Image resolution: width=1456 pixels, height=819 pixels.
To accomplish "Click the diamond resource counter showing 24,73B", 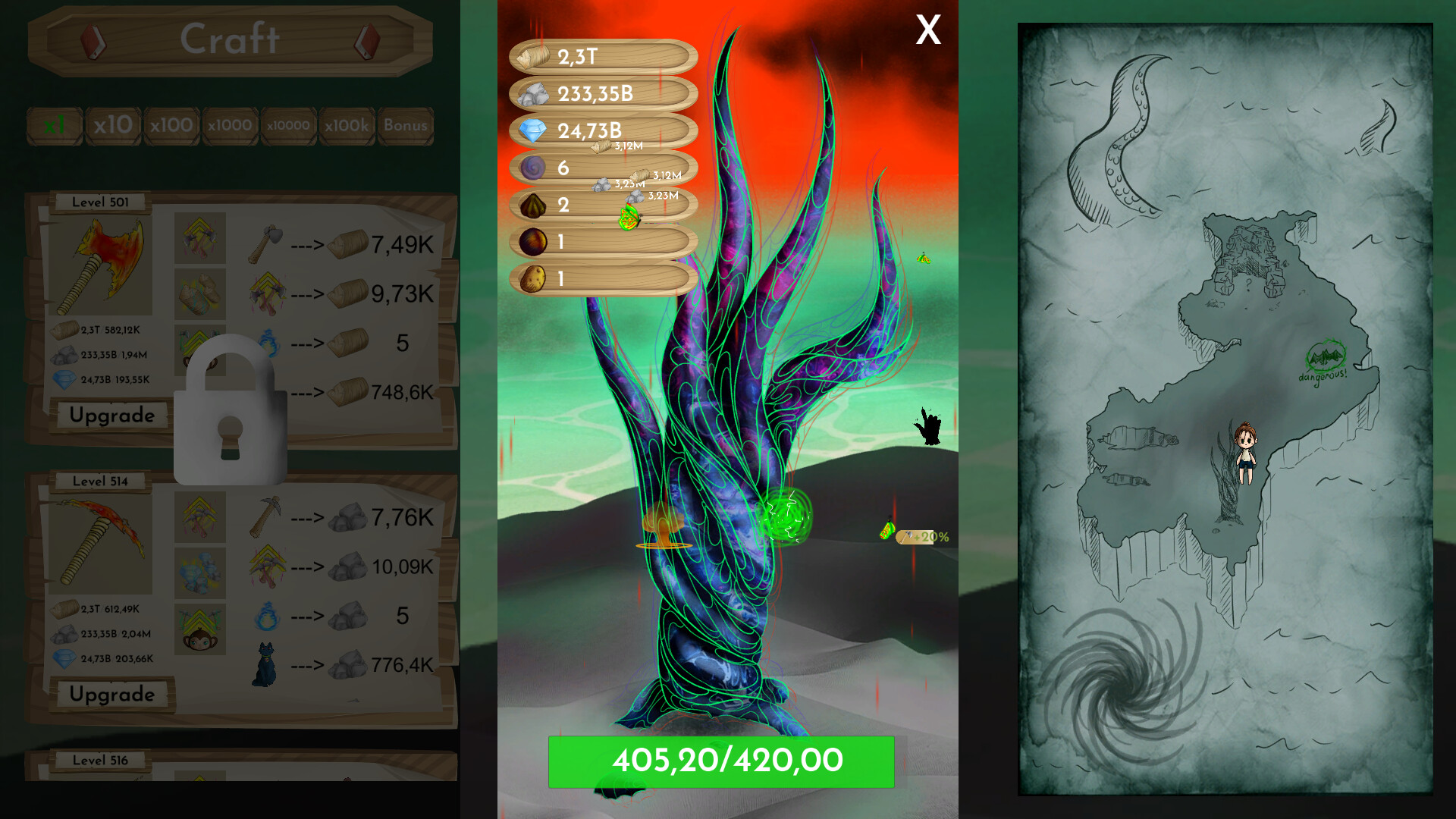I will point(601,130).
